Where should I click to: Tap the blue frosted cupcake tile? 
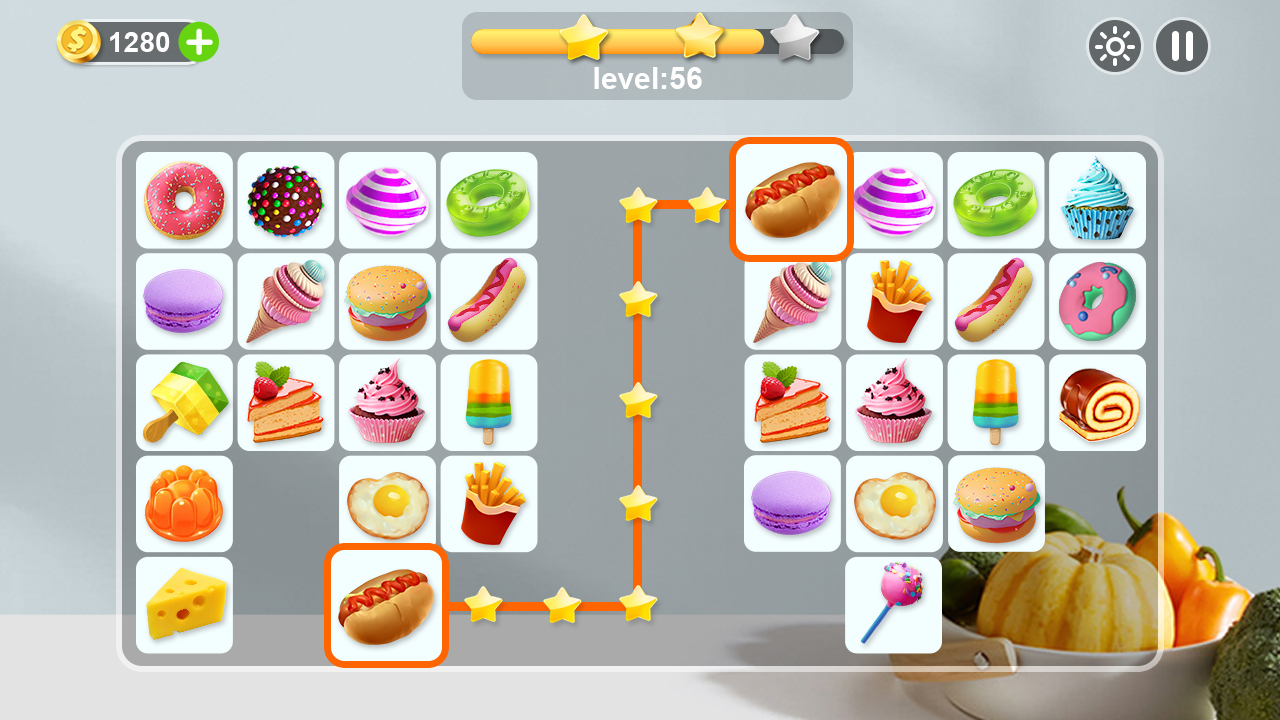(x=1098, y=199)
